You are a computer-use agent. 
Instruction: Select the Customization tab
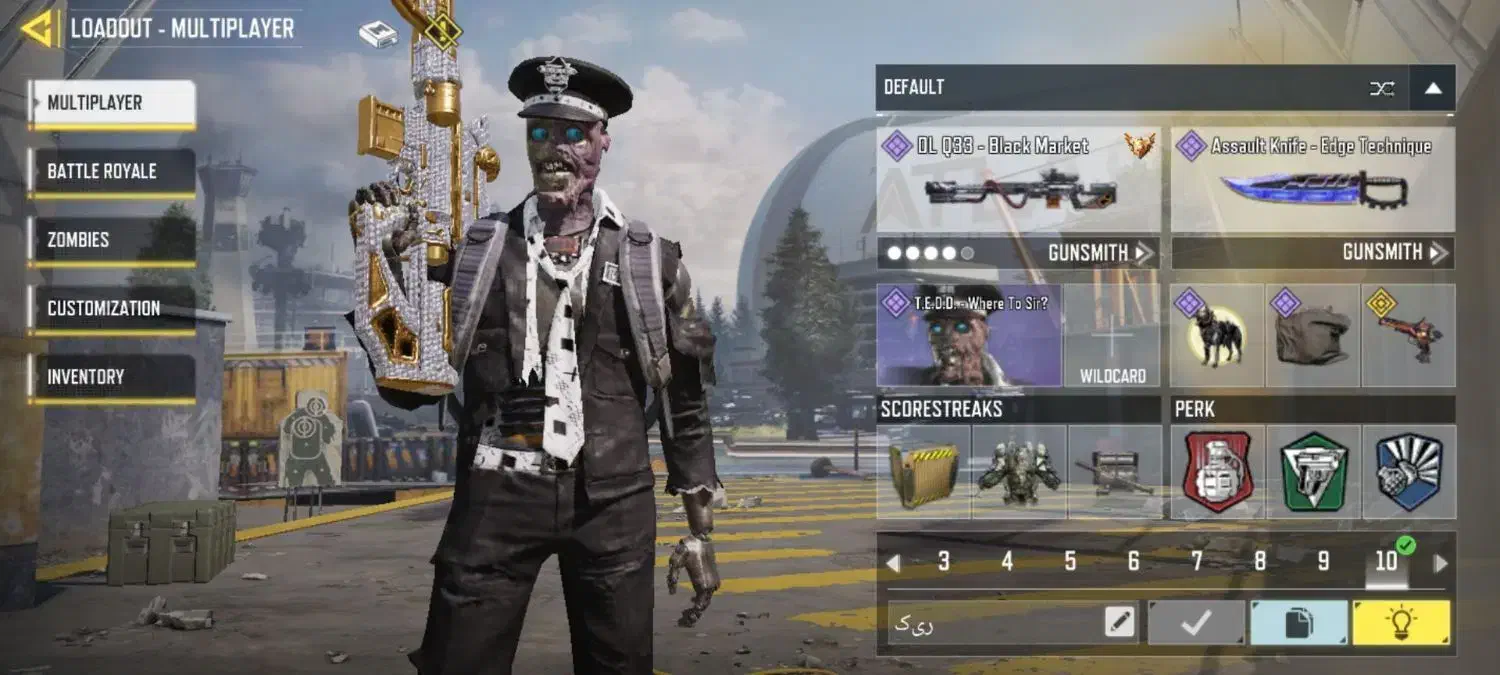pyautogui.click(x=111, y=308)
